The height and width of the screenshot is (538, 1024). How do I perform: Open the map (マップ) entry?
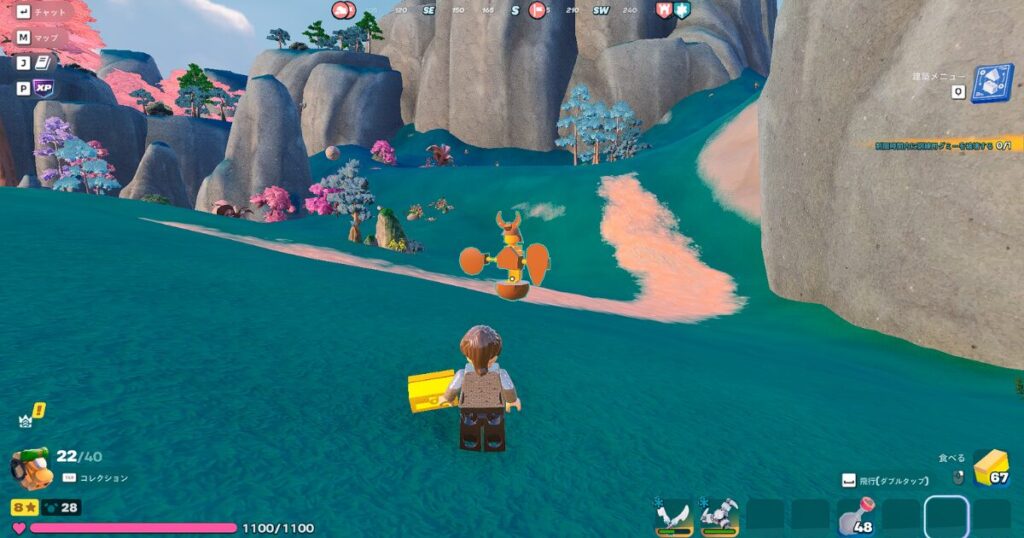point(40,37)
